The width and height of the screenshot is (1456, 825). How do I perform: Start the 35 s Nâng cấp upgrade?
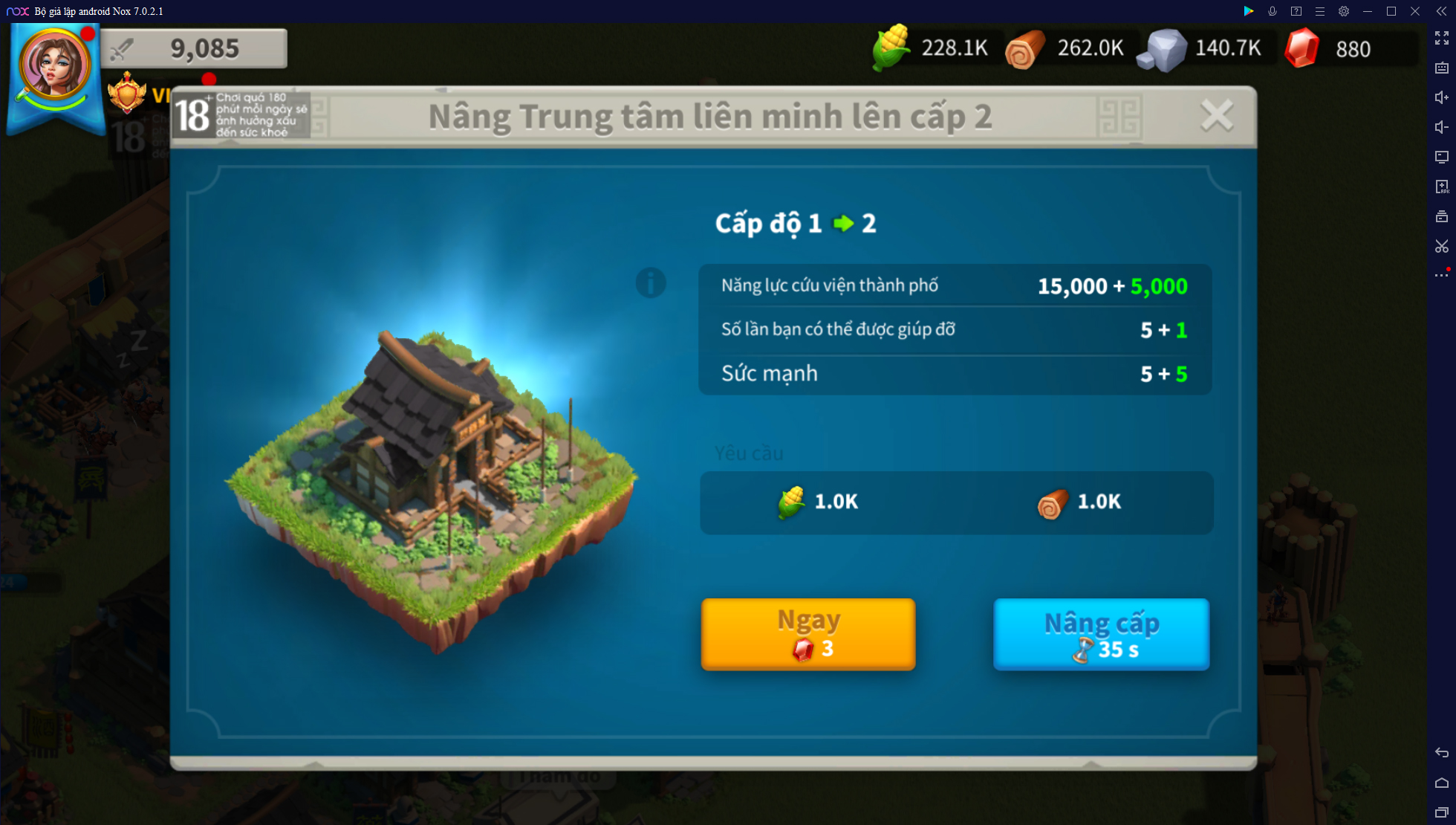1101,634
